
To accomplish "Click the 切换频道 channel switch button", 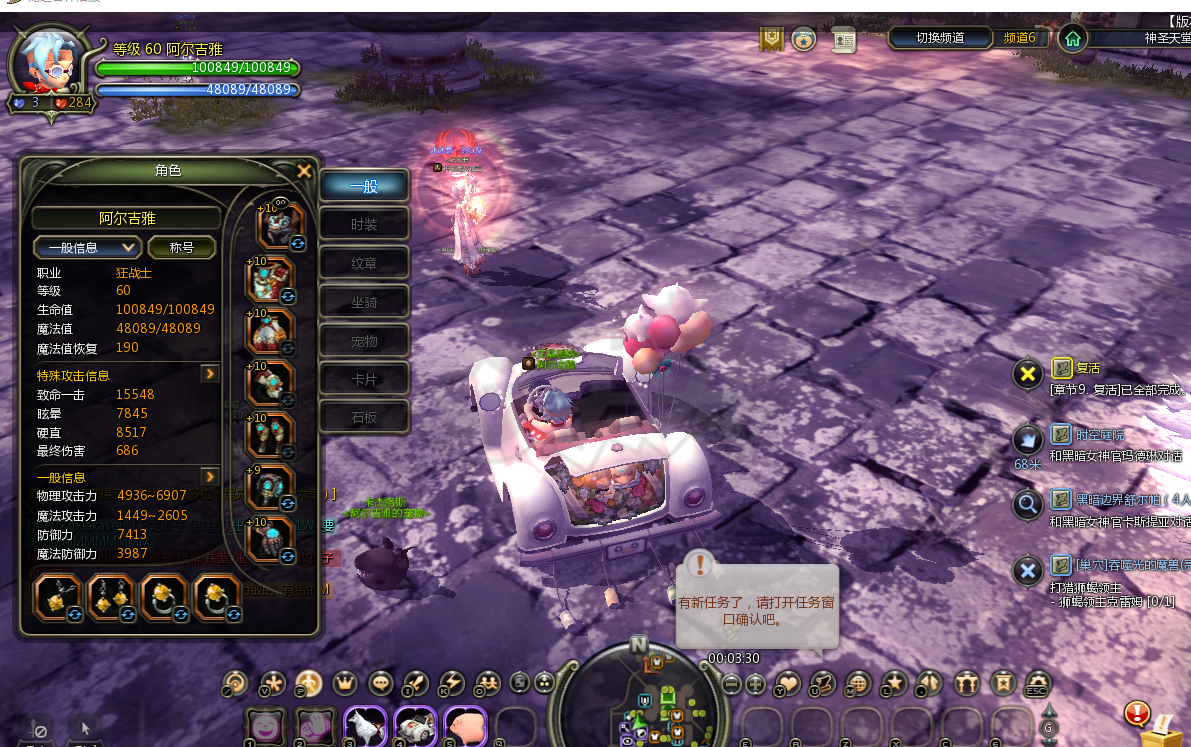I will (940, 38).
